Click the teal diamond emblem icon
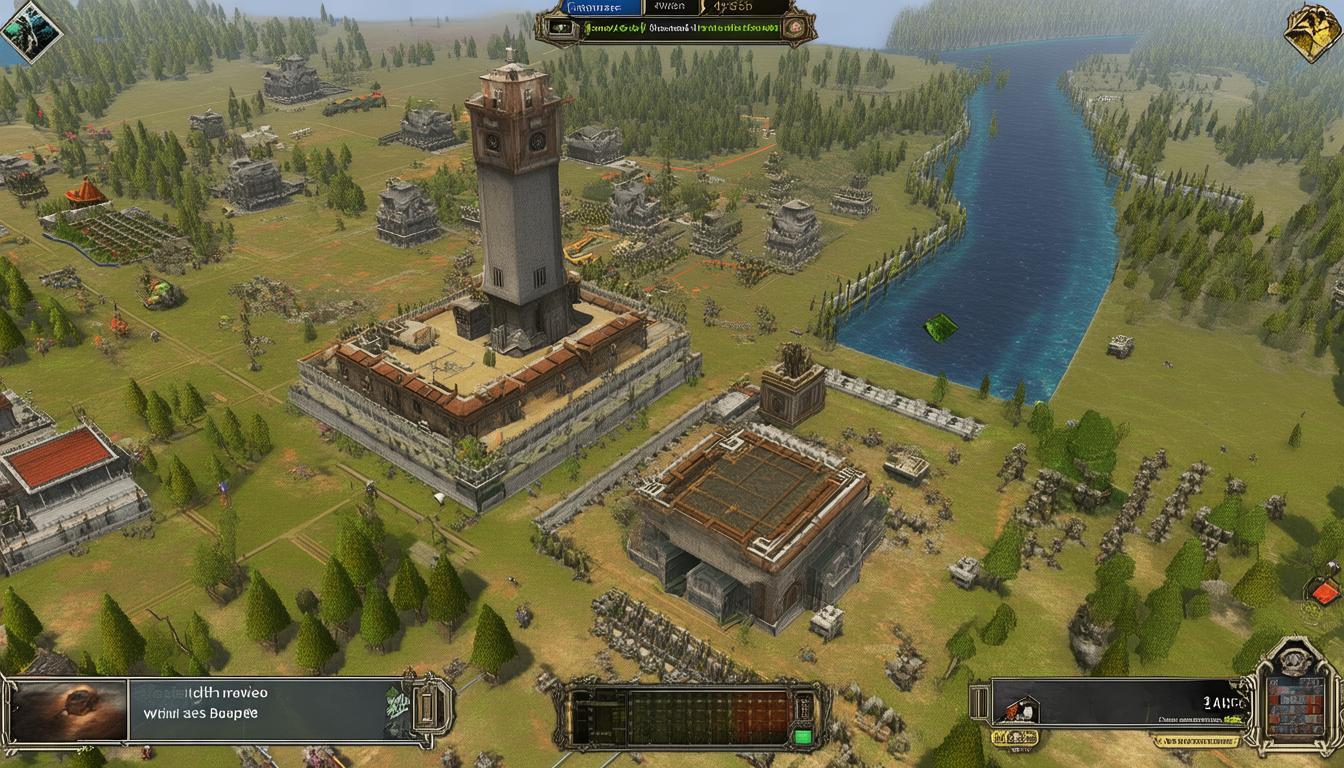Viewport: 1344px width, 768px height. click(30, 32)
